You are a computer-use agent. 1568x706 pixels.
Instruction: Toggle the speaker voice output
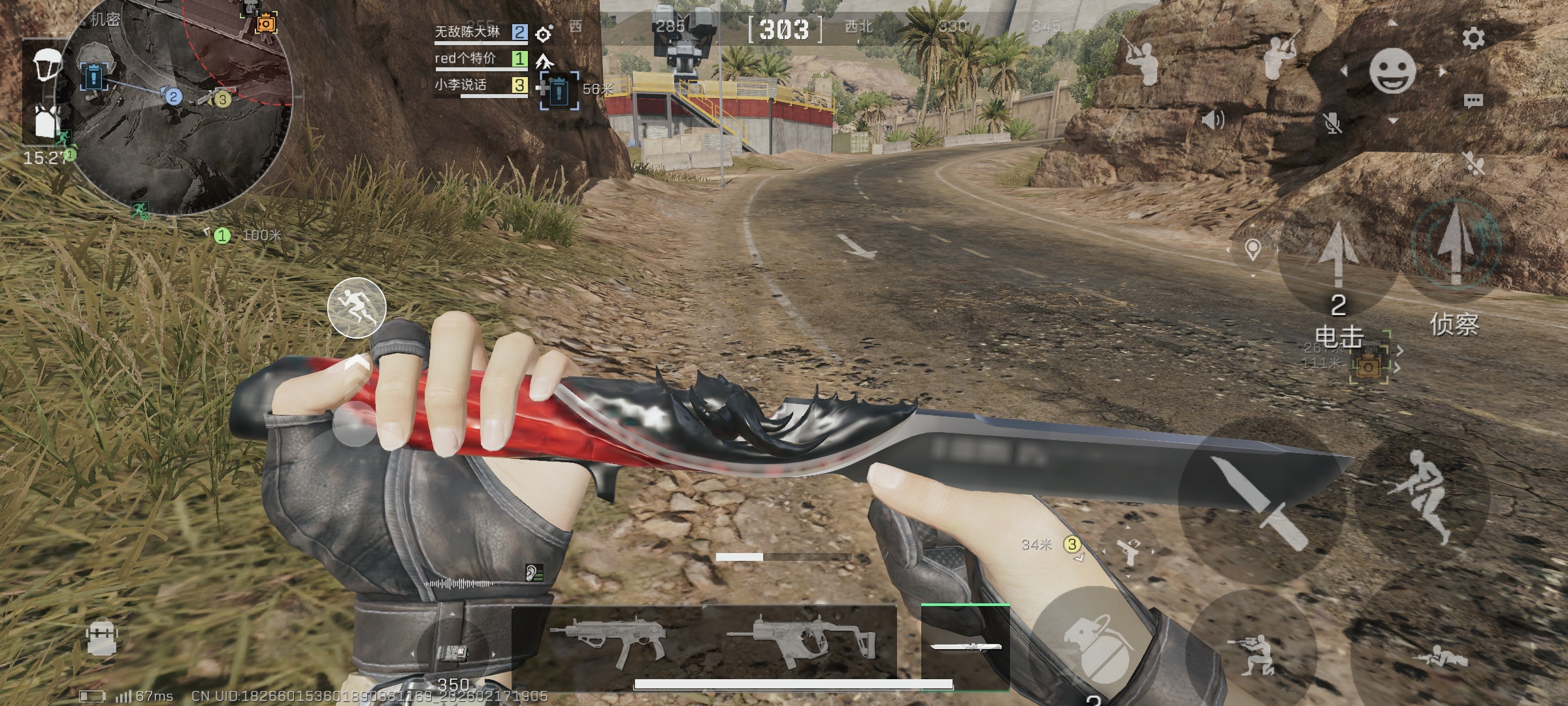1213,120
